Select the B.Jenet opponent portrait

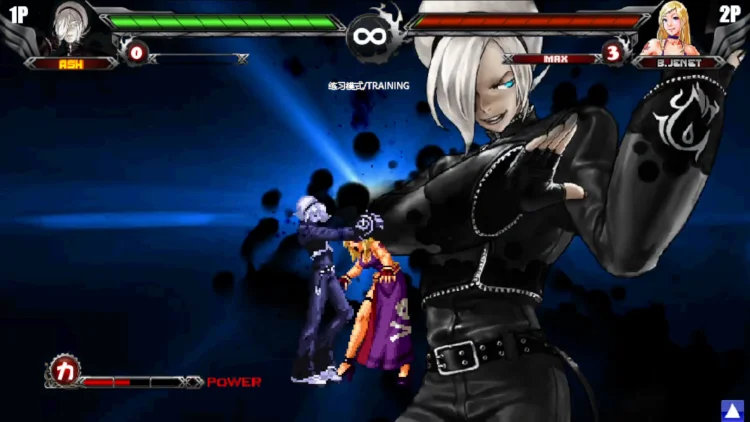[x=679, y=30]
